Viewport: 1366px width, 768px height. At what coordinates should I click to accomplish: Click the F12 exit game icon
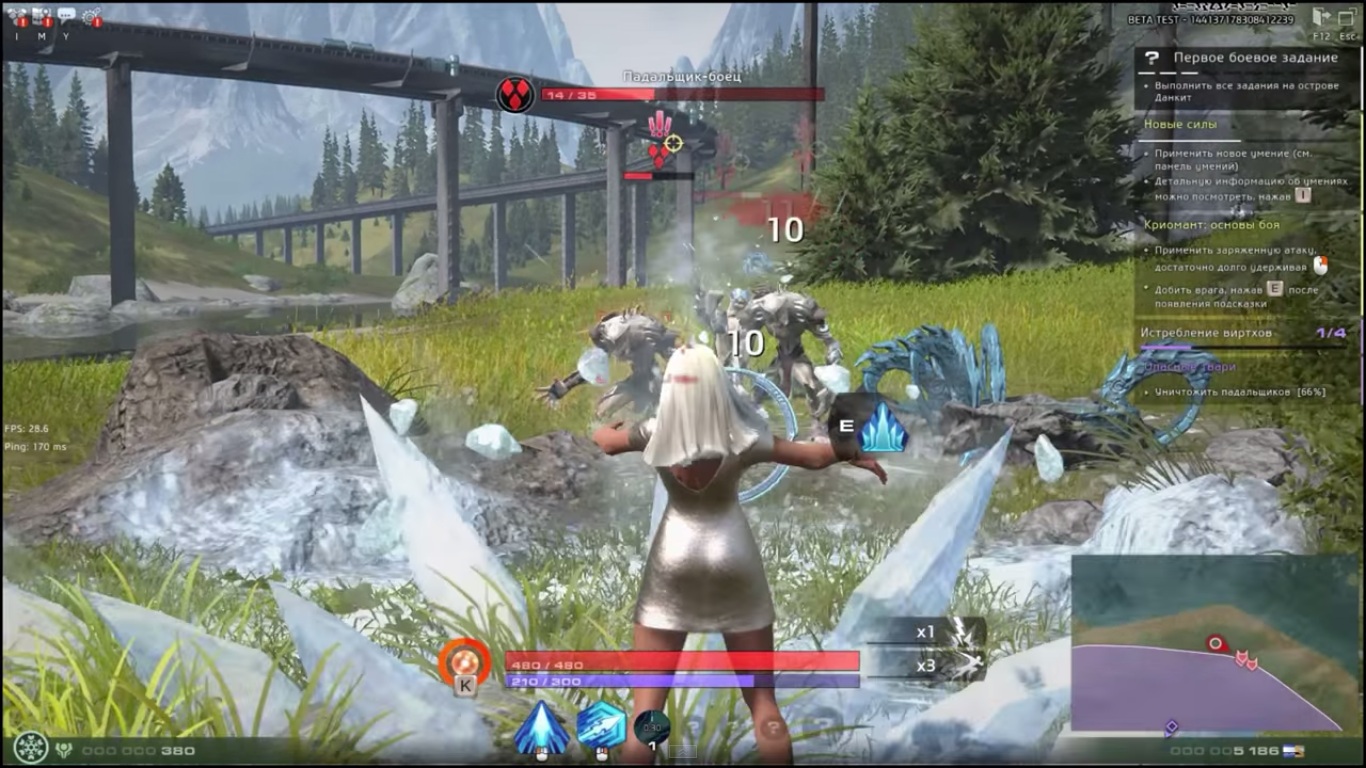[x=1321, y=18]
